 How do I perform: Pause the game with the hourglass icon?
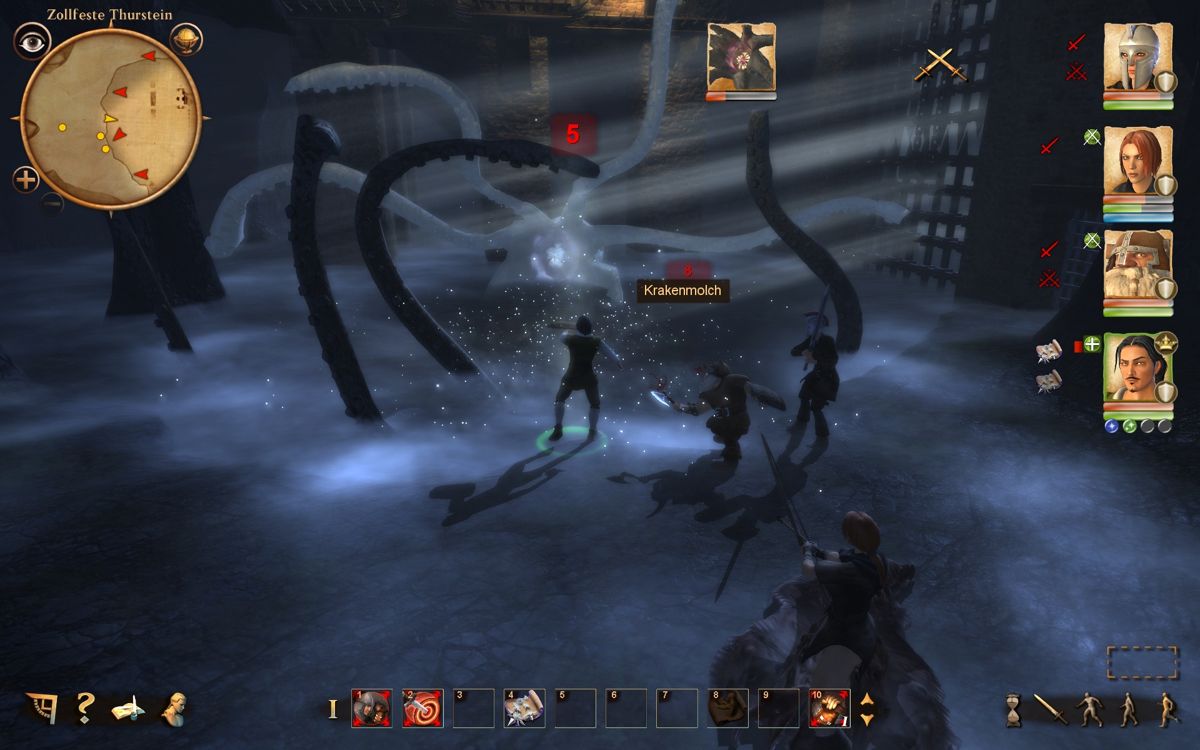click(1013, 710)
